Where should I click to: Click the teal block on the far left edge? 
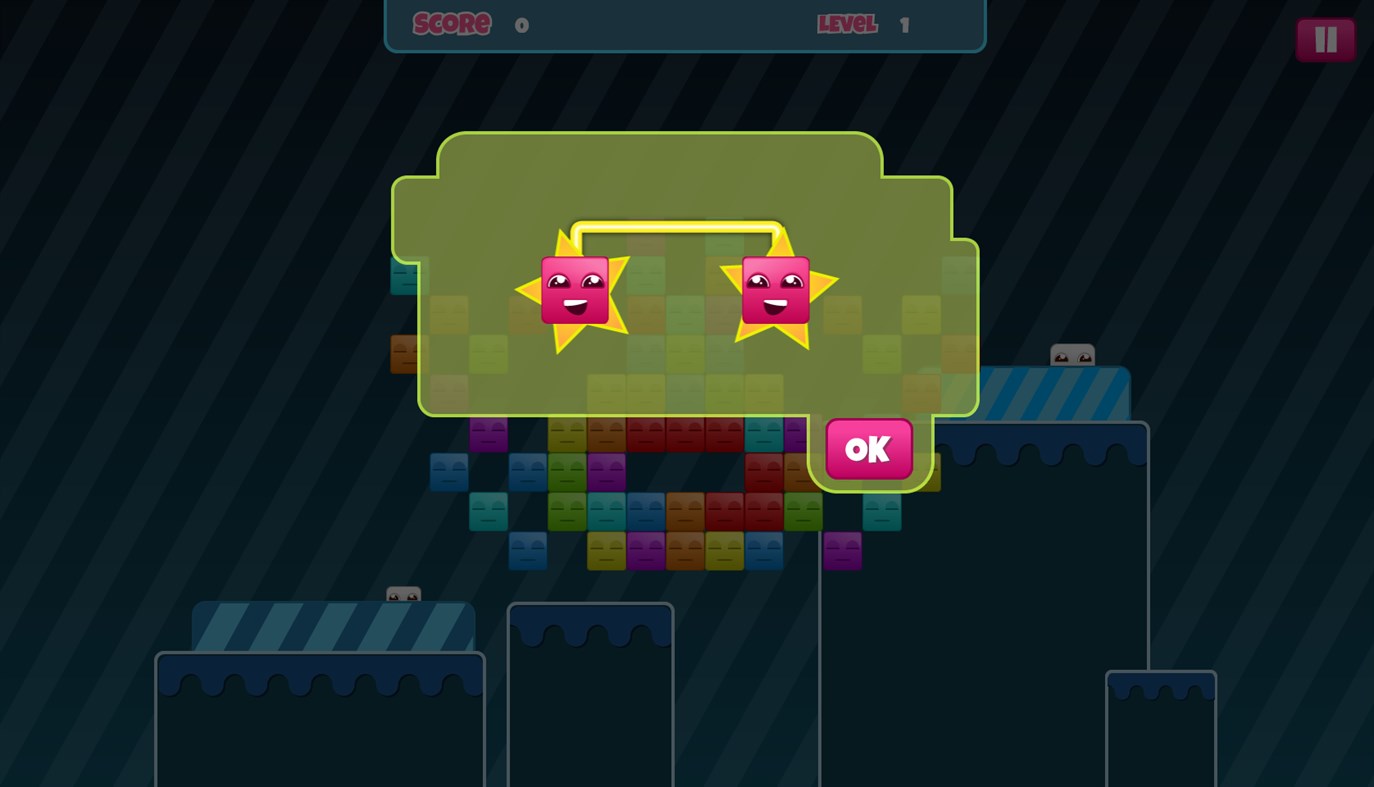[x=403, y=277]
